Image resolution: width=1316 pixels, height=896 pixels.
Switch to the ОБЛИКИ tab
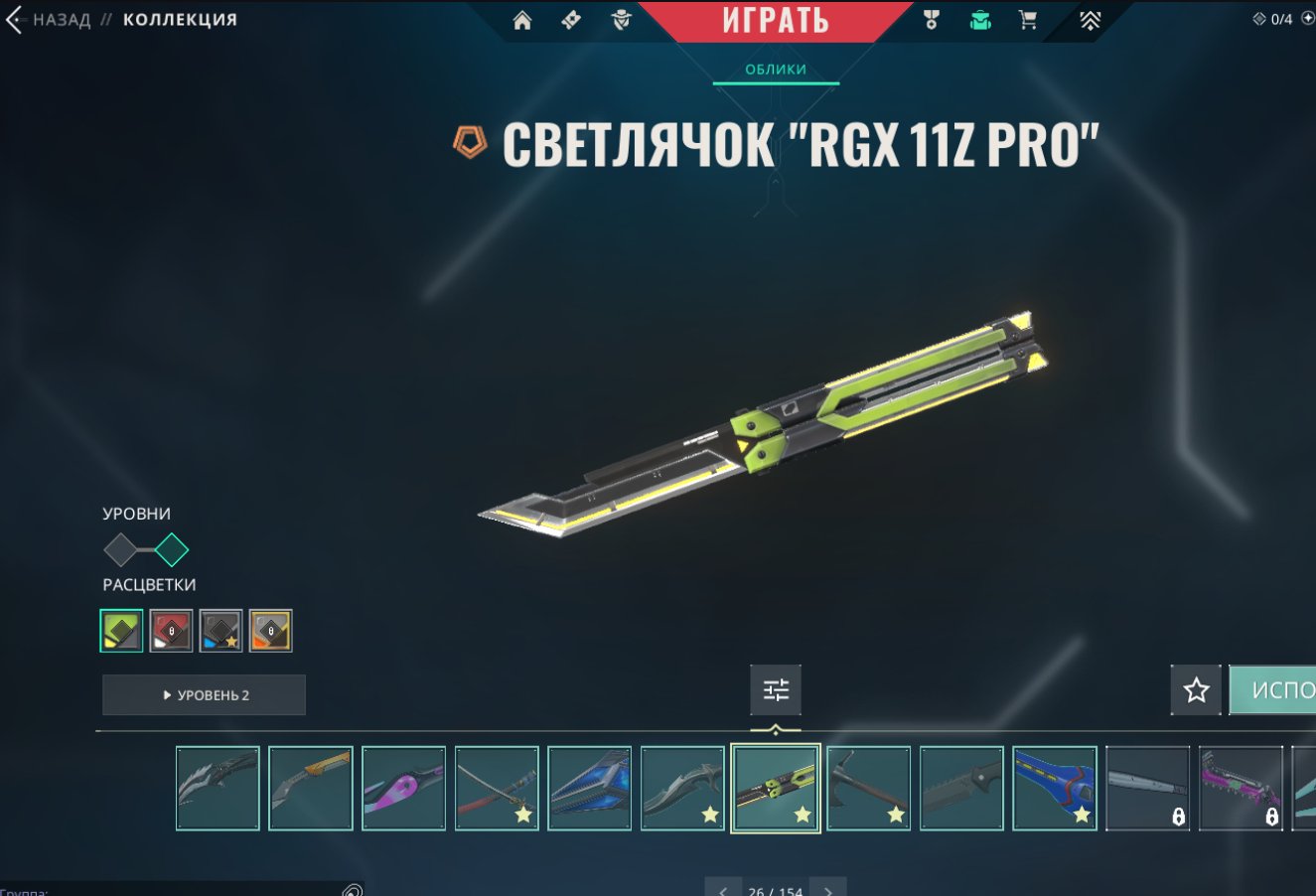pyautogui.click(x=774, y=70)
